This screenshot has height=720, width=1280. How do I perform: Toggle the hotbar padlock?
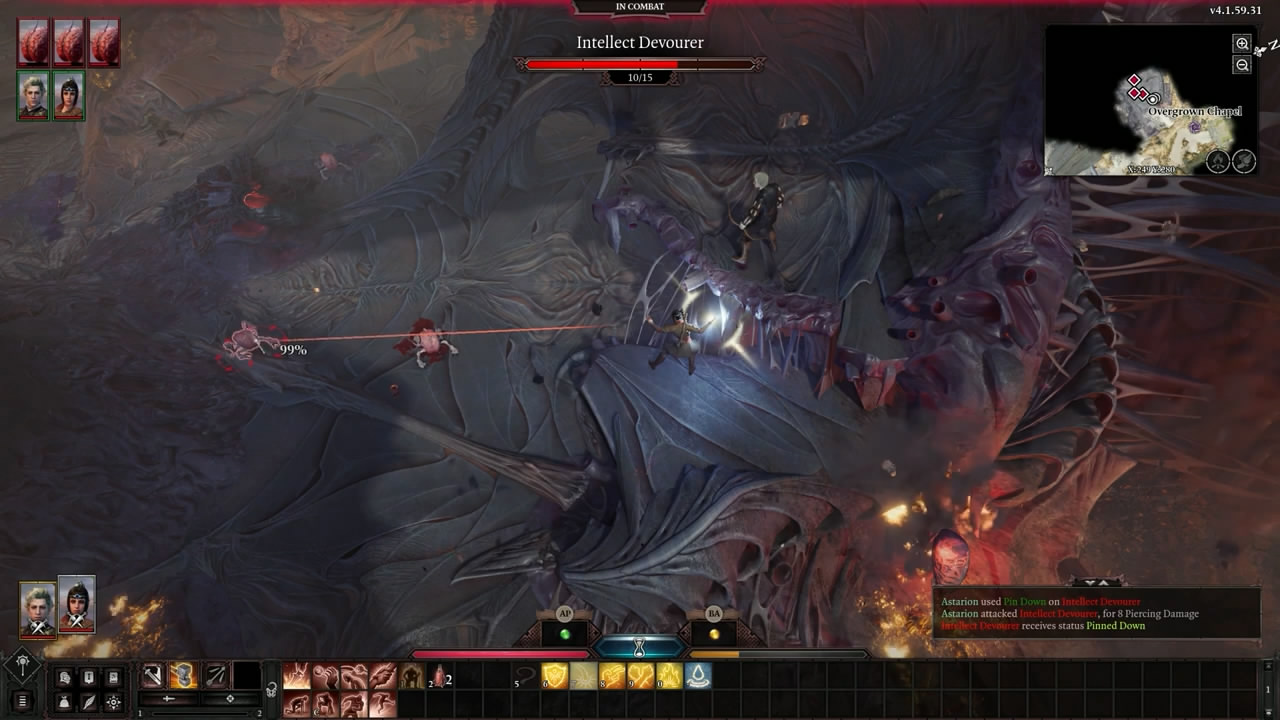(x=270, y=689)
